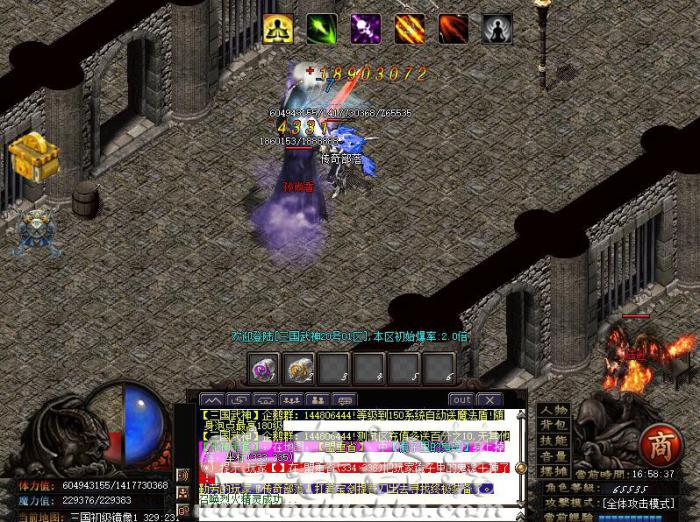700x522 pixels.
Task: Select the grey meditating figure skill
Action: [x=498, y=29]
